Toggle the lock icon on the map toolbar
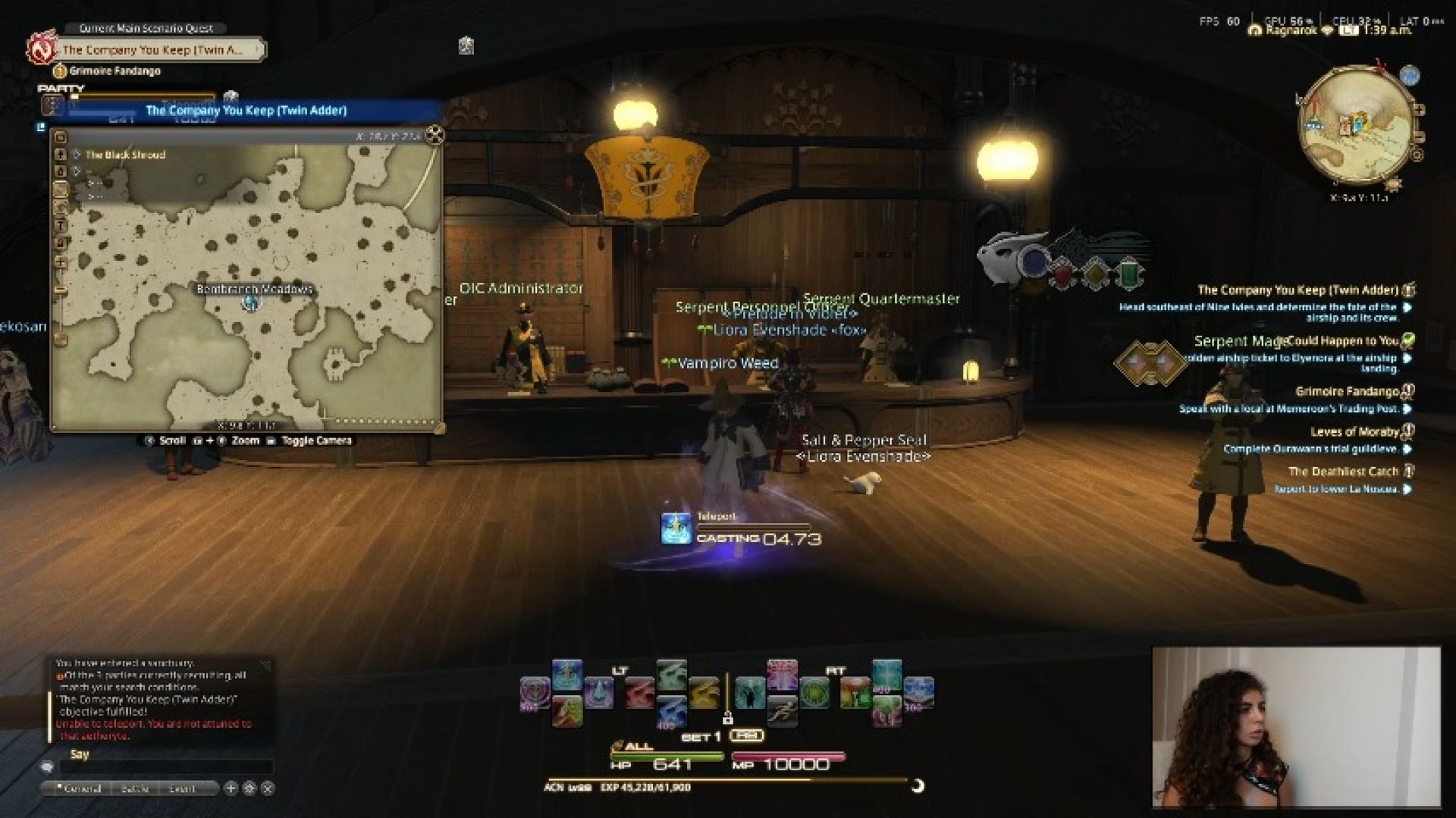Image resolution: width=1456 pixels, height=818 pixels. point(61,243)
